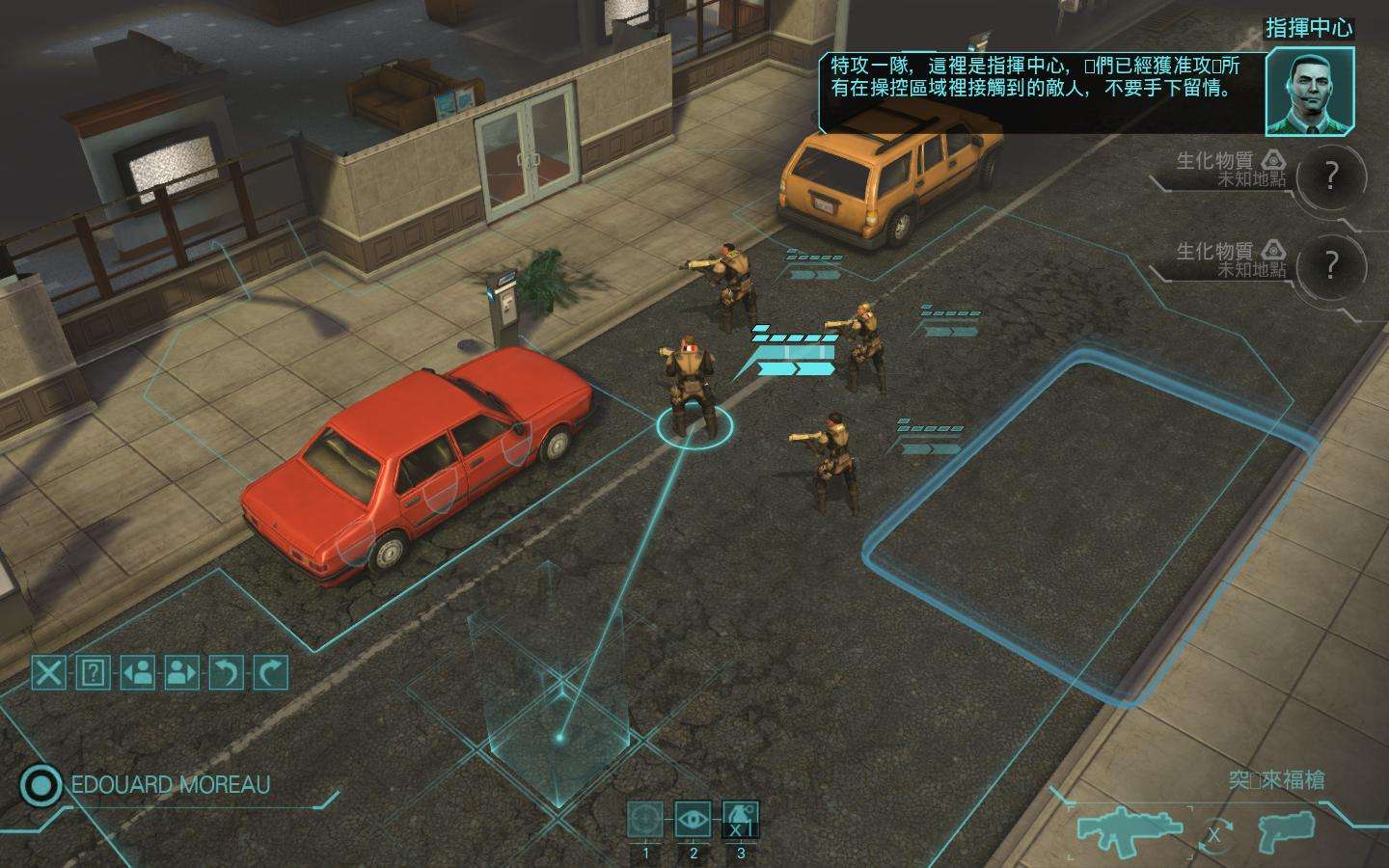The image size is (1389, 868).
Task: Select the previous soldier button
Action: pos(138,672)
